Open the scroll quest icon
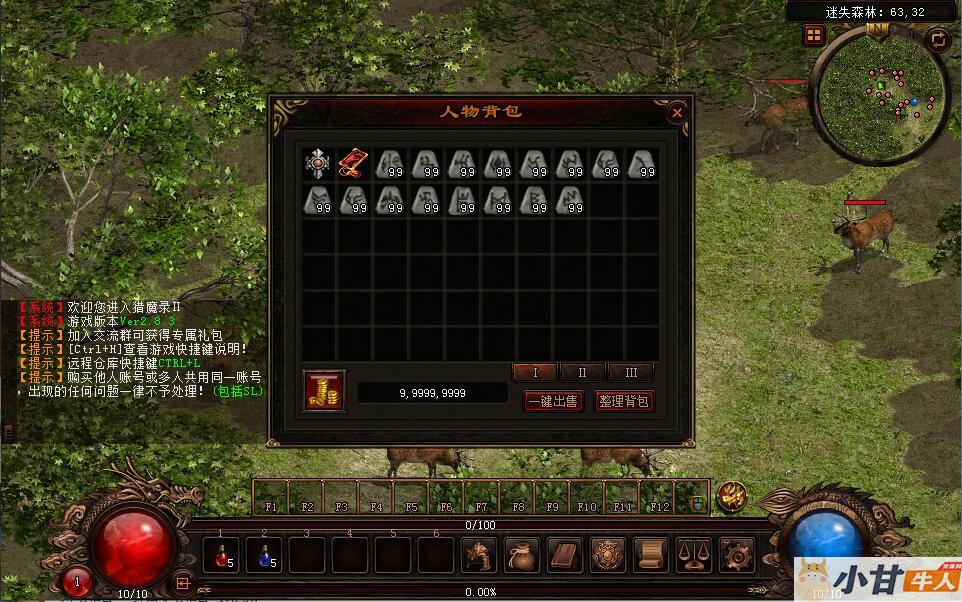The width and height of the screenshot is (962, 602). click(651, 555)
